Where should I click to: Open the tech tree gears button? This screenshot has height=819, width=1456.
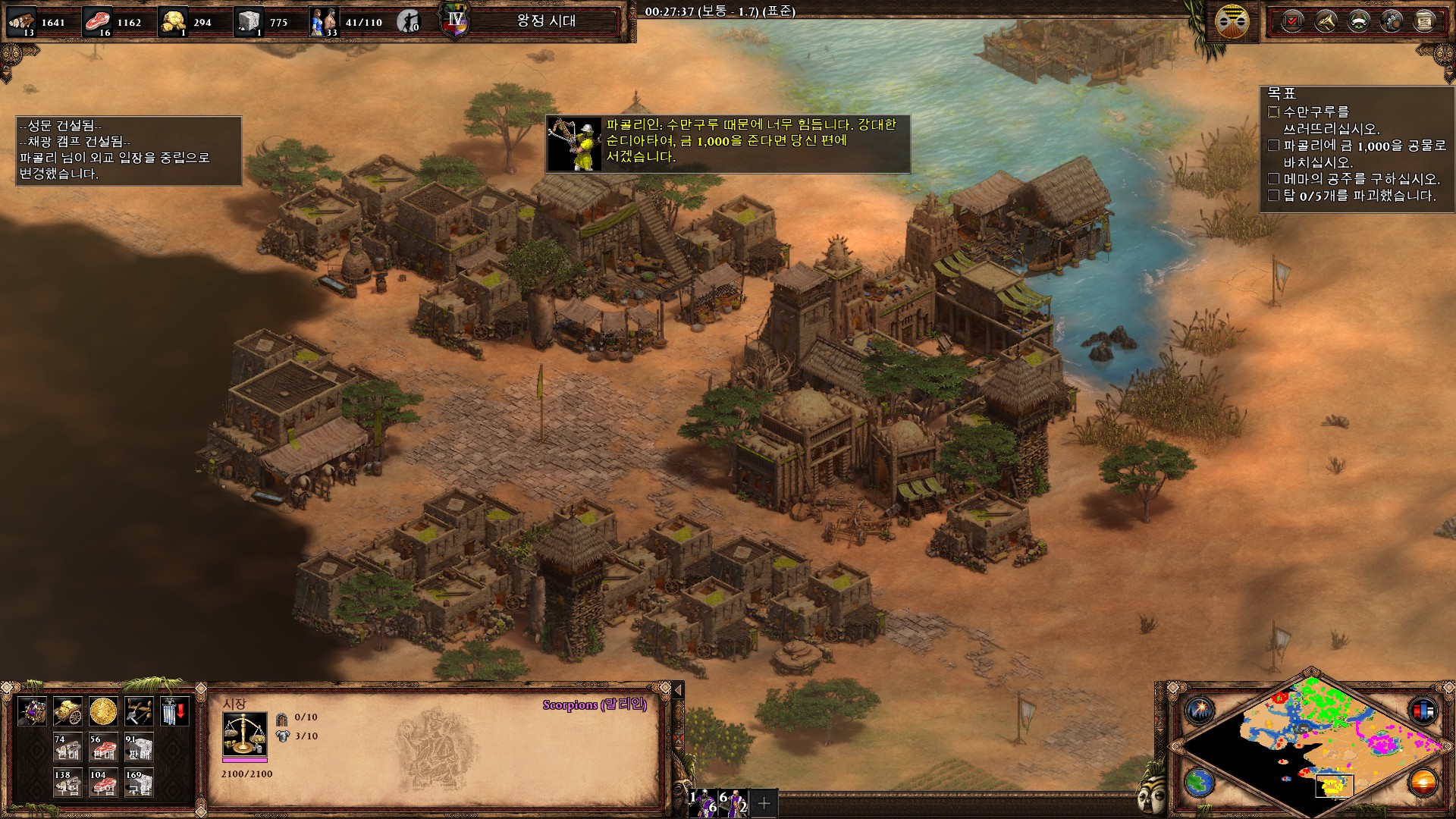[x=1392, y=21]
